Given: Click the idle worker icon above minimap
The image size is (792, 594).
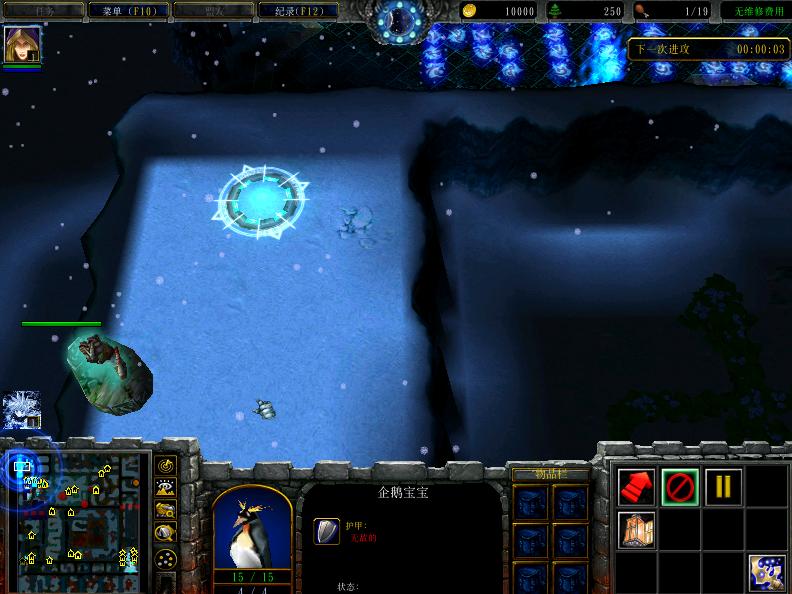Looking at the screenshot, I should [x=19, y=411].
